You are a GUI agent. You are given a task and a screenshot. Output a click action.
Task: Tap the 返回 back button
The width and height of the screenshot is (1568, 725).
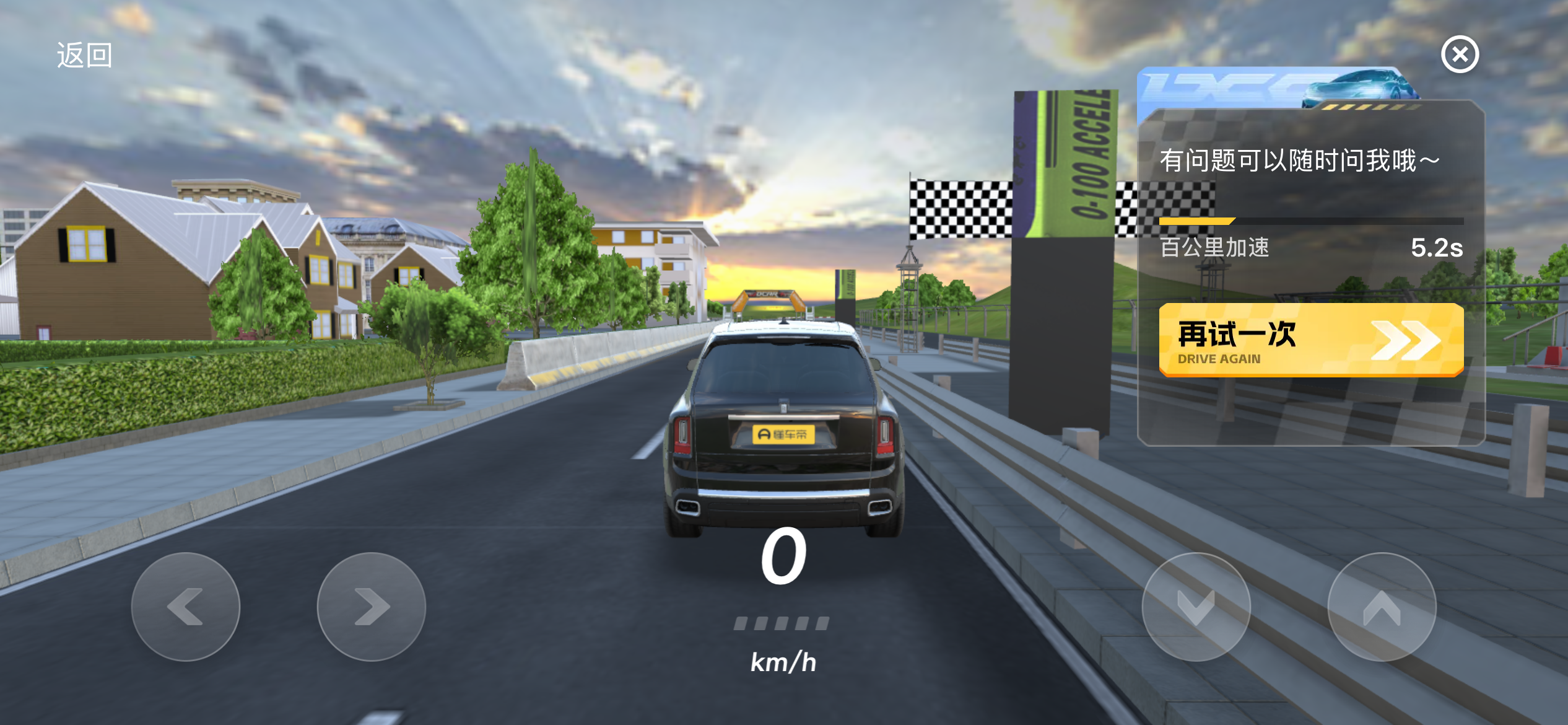click(x=84, y=55)
